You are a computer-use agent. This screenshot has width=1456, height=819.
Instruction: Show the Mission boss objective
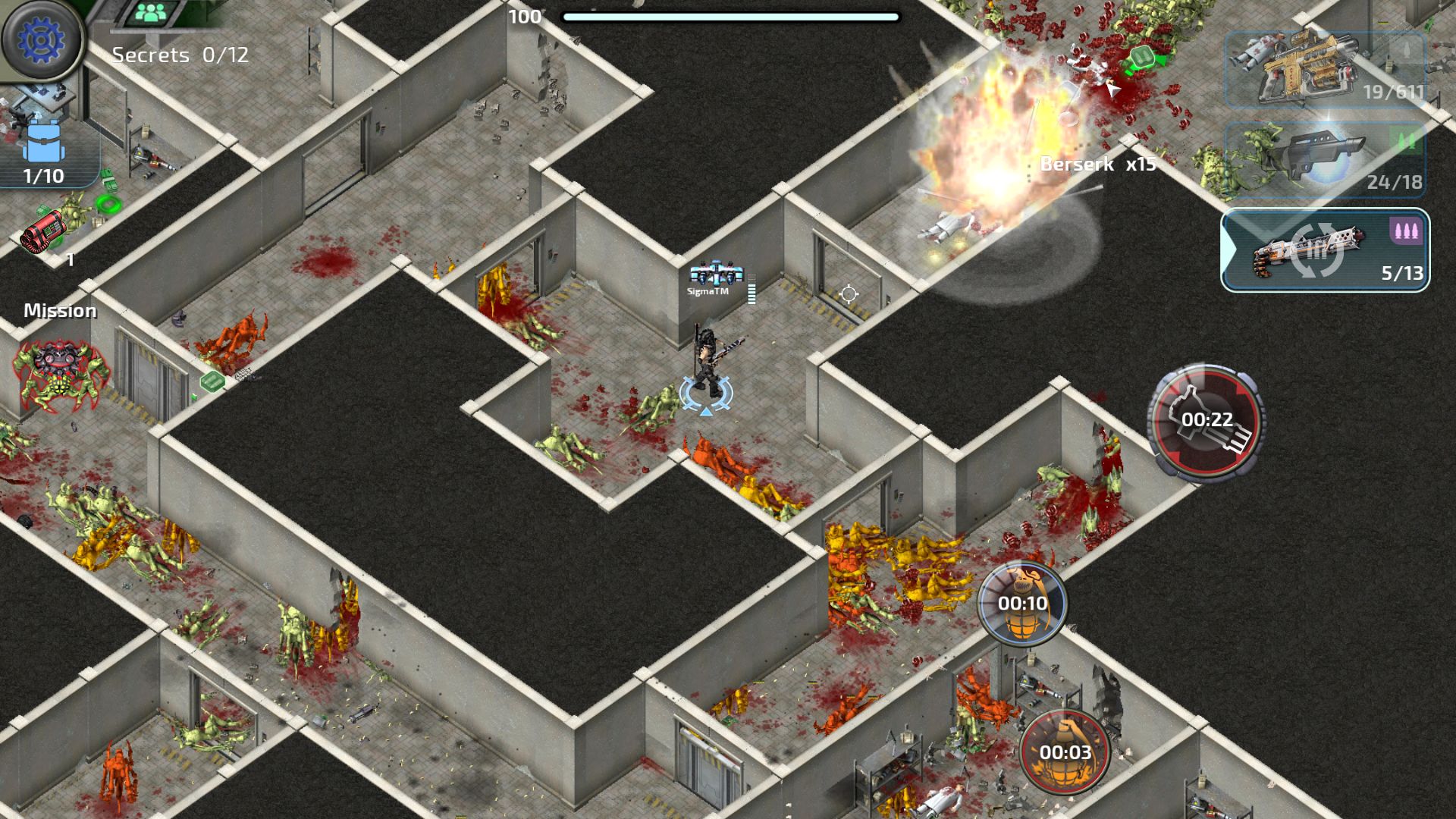click(x=61, y=364)
